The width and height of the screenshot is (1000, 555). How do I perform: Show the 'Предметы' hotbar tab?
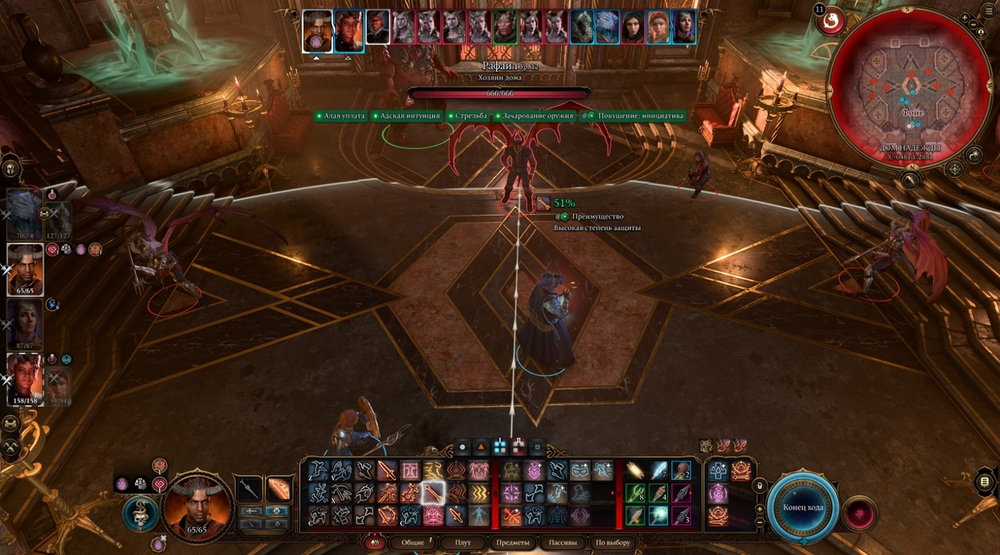[512, 543]
